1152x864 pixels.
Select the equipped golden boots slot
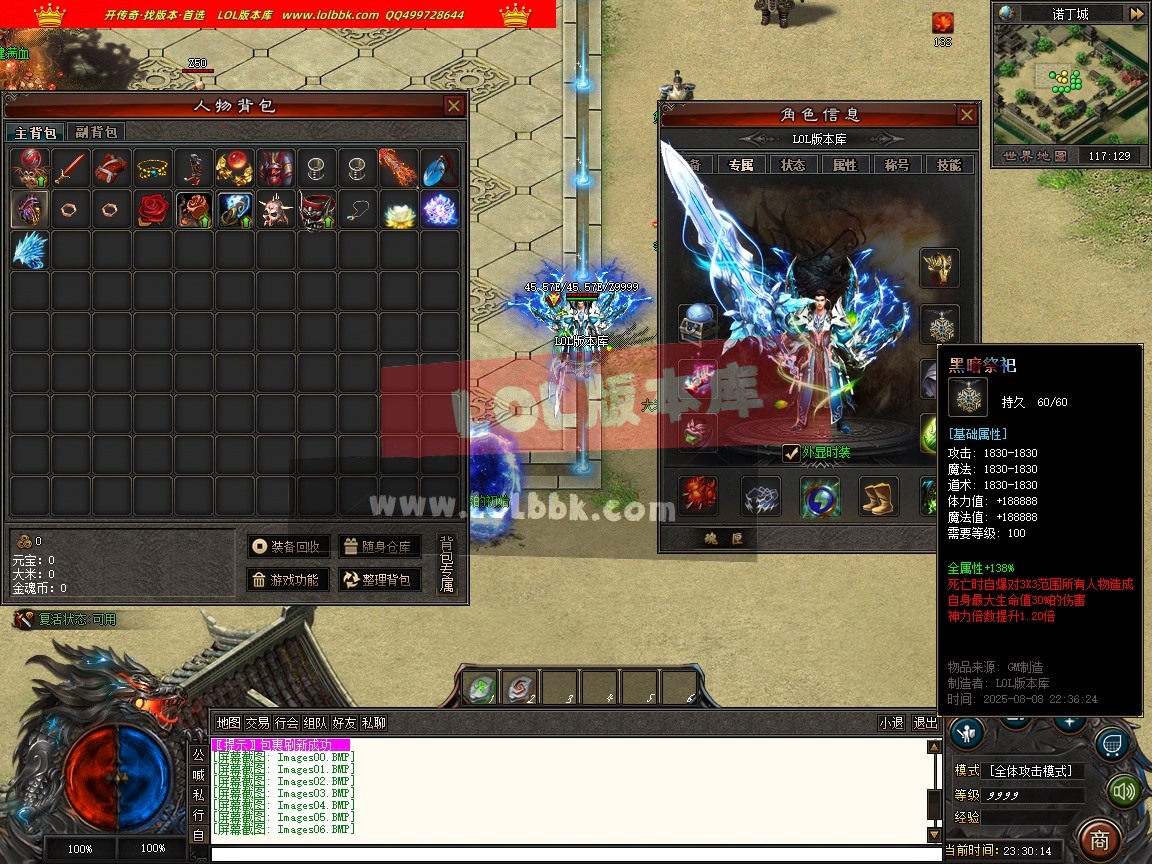pos(879,496)
